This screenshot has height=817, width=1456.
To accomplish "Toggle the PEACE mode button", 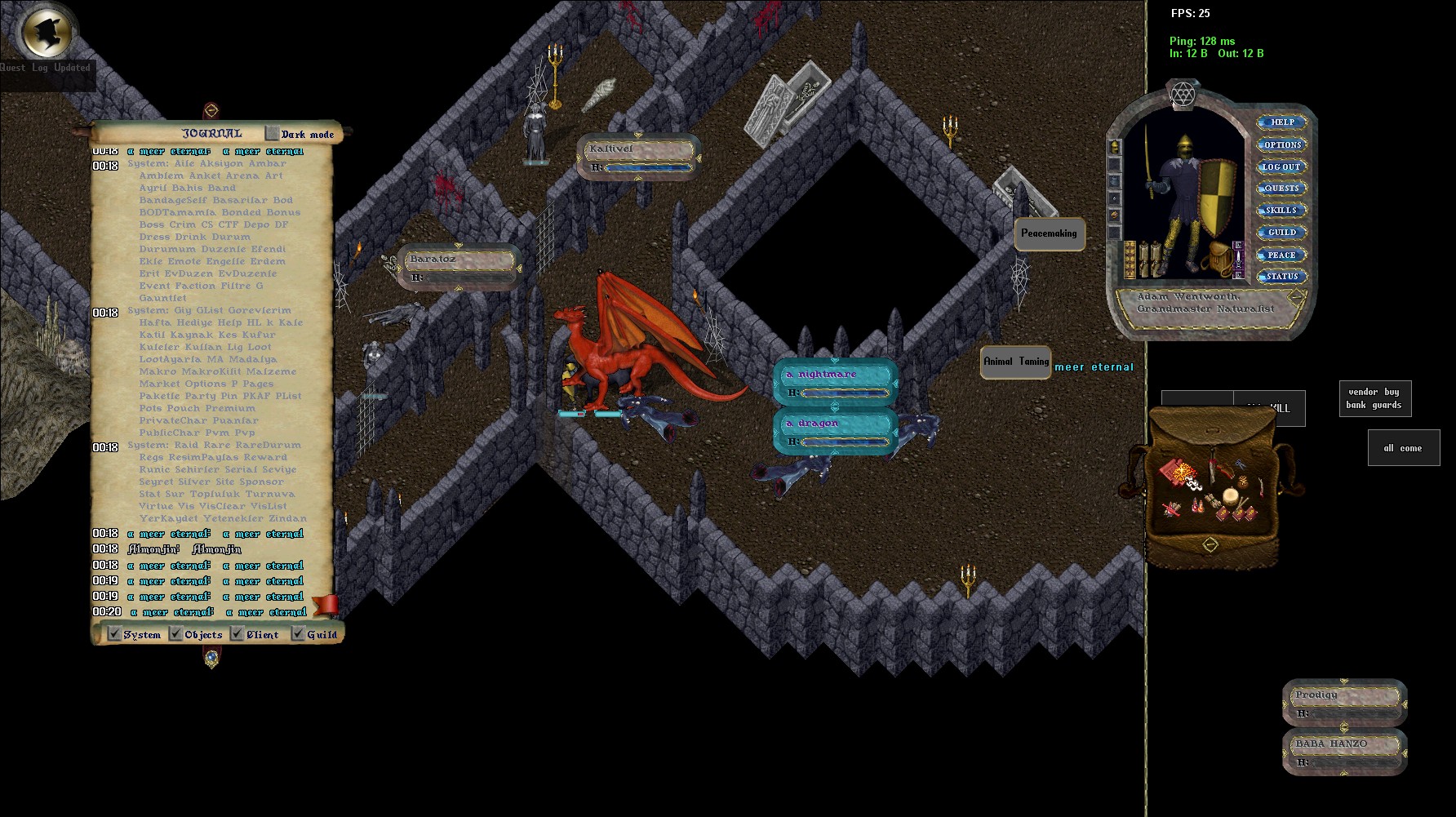I will pos(1281,255).
